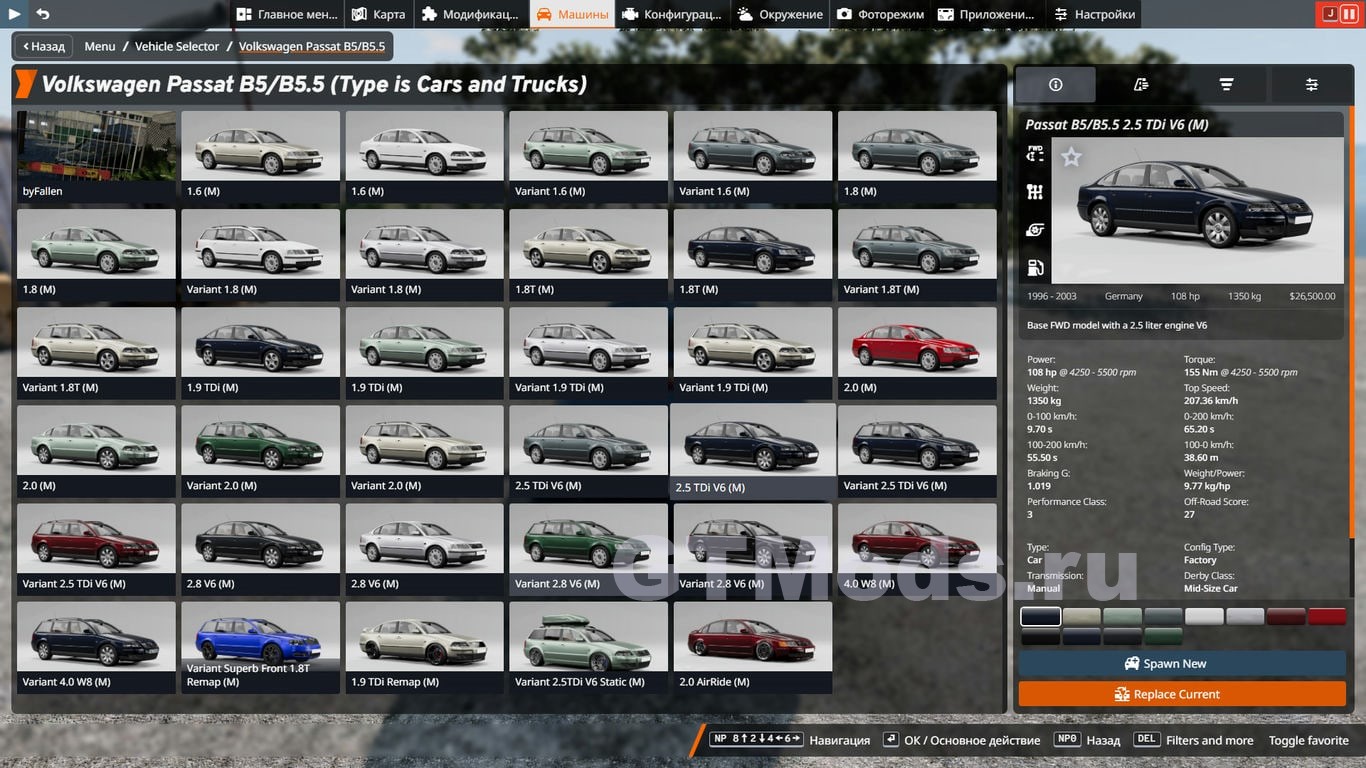
Task: Choose Variant 2.5TDi V6 Static with roof box
Action: [x=588, y=646]
